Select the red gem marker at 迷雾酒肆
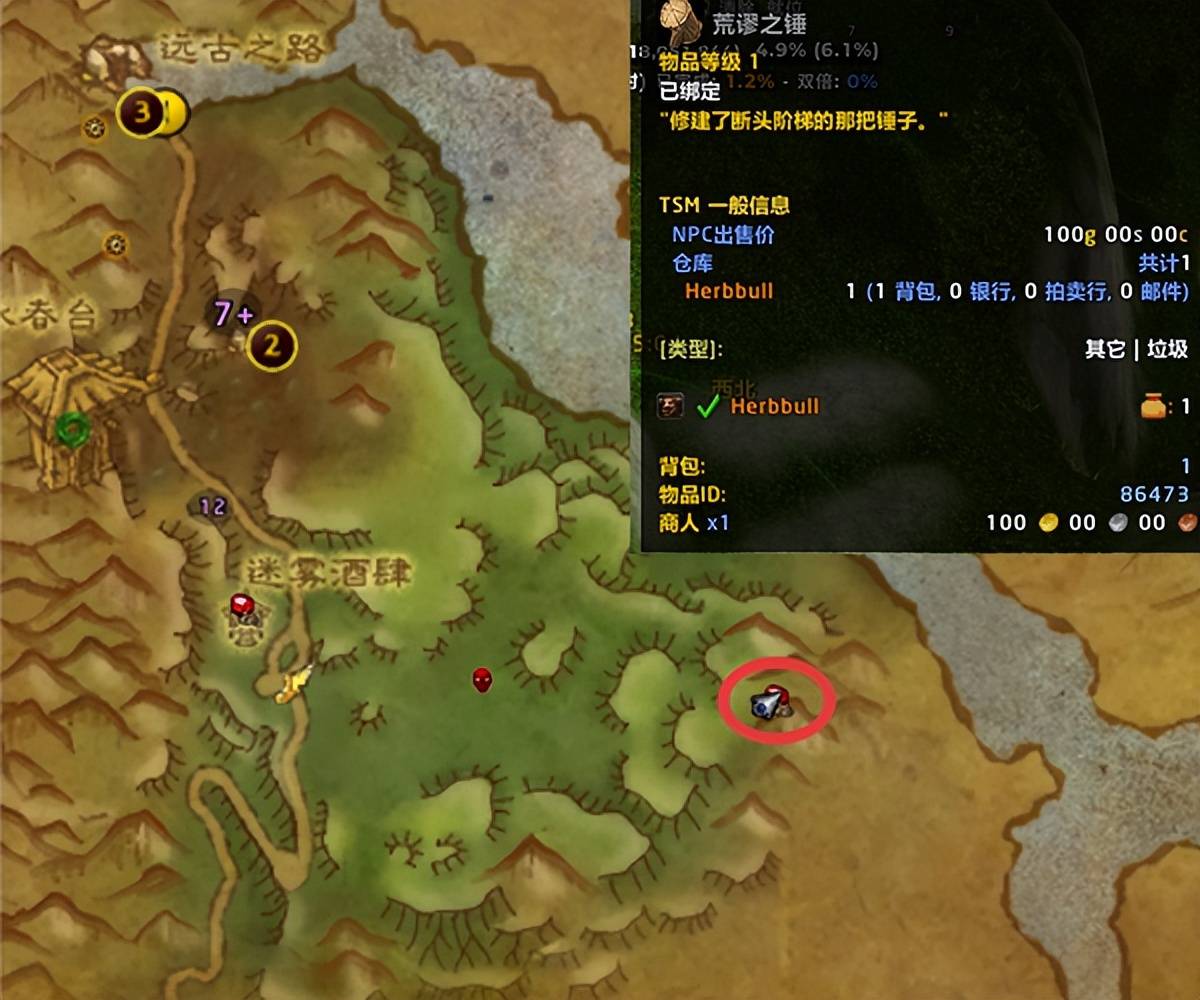Viewport: 1200px width, 1000px height. pyautogui.click(x=242, y=606)
